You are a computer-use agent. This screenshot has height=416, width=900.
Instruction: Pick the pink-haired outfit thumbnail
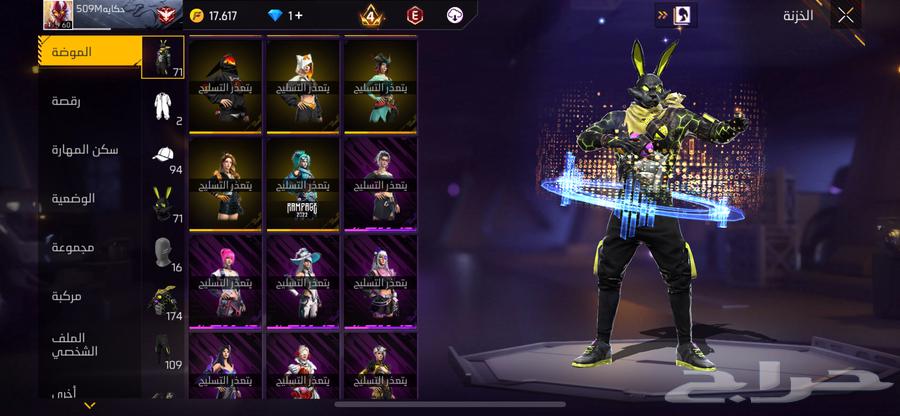(x=225, y=278)
